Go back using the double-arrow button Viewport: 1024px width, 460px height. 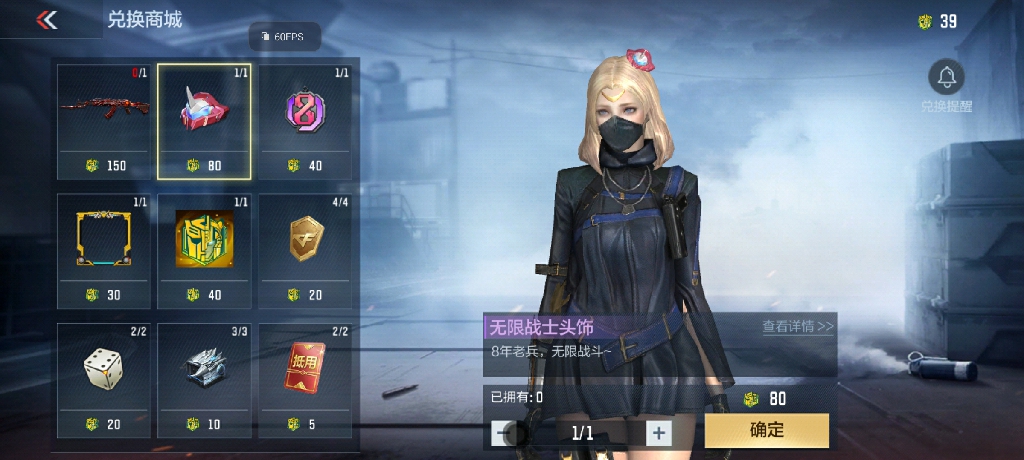point(46,20)
